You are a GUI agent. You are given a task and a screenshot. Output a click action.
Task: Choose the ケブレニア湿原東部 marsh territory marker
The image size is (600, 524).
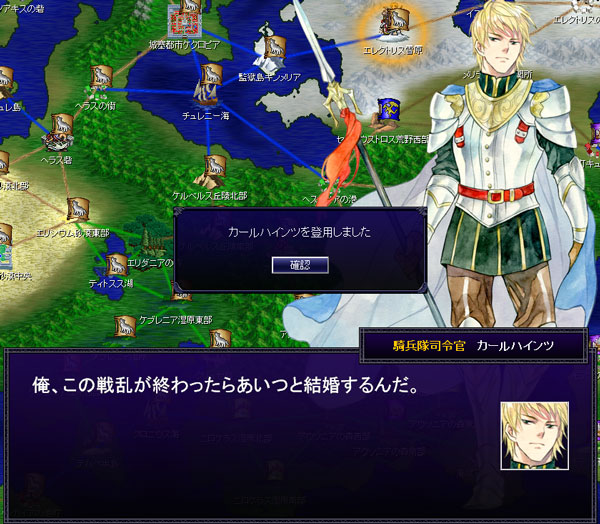(125, 326)
